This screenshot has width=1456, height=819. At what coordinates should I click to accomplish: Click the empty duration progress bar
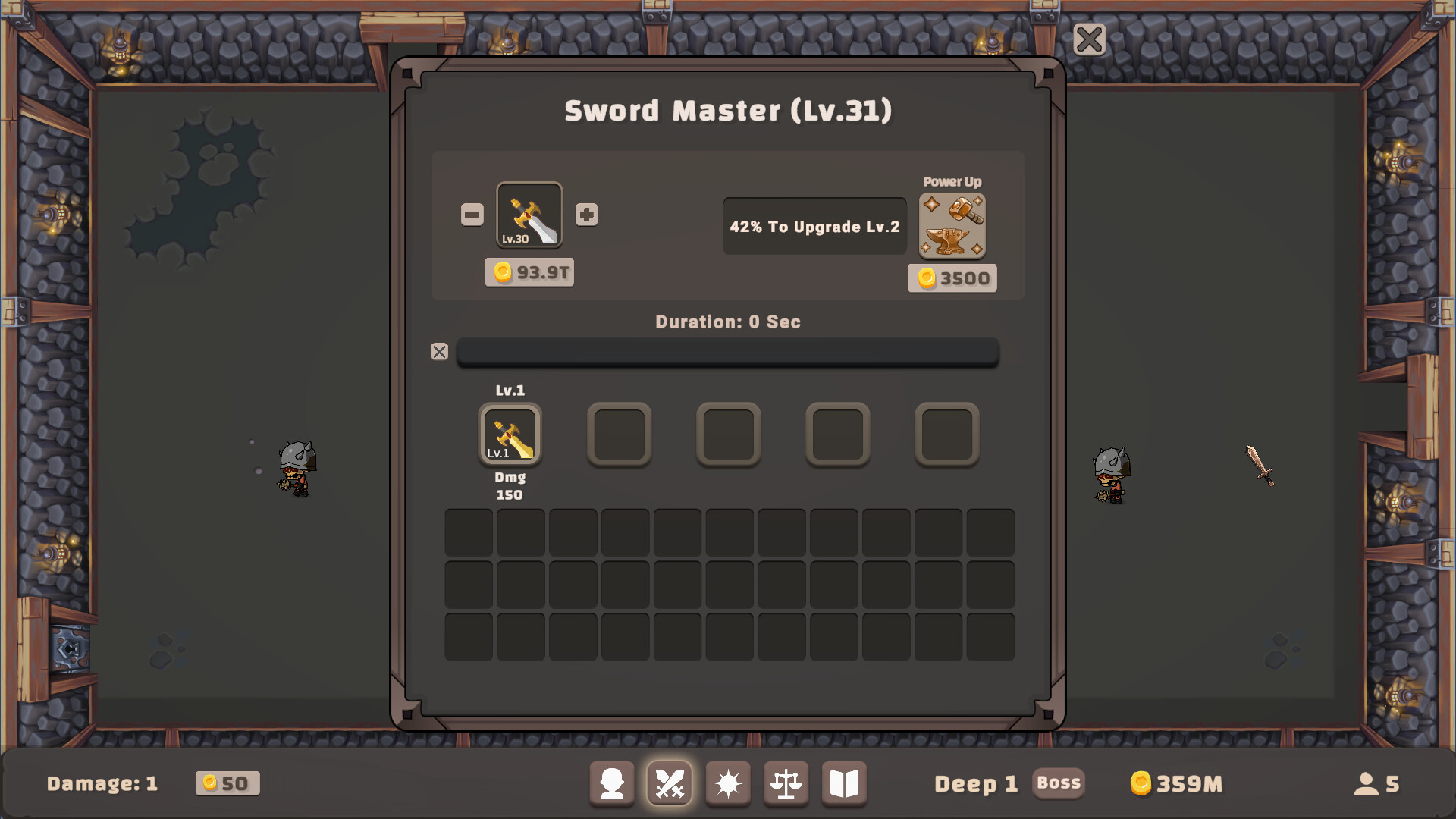click(727, 353)
